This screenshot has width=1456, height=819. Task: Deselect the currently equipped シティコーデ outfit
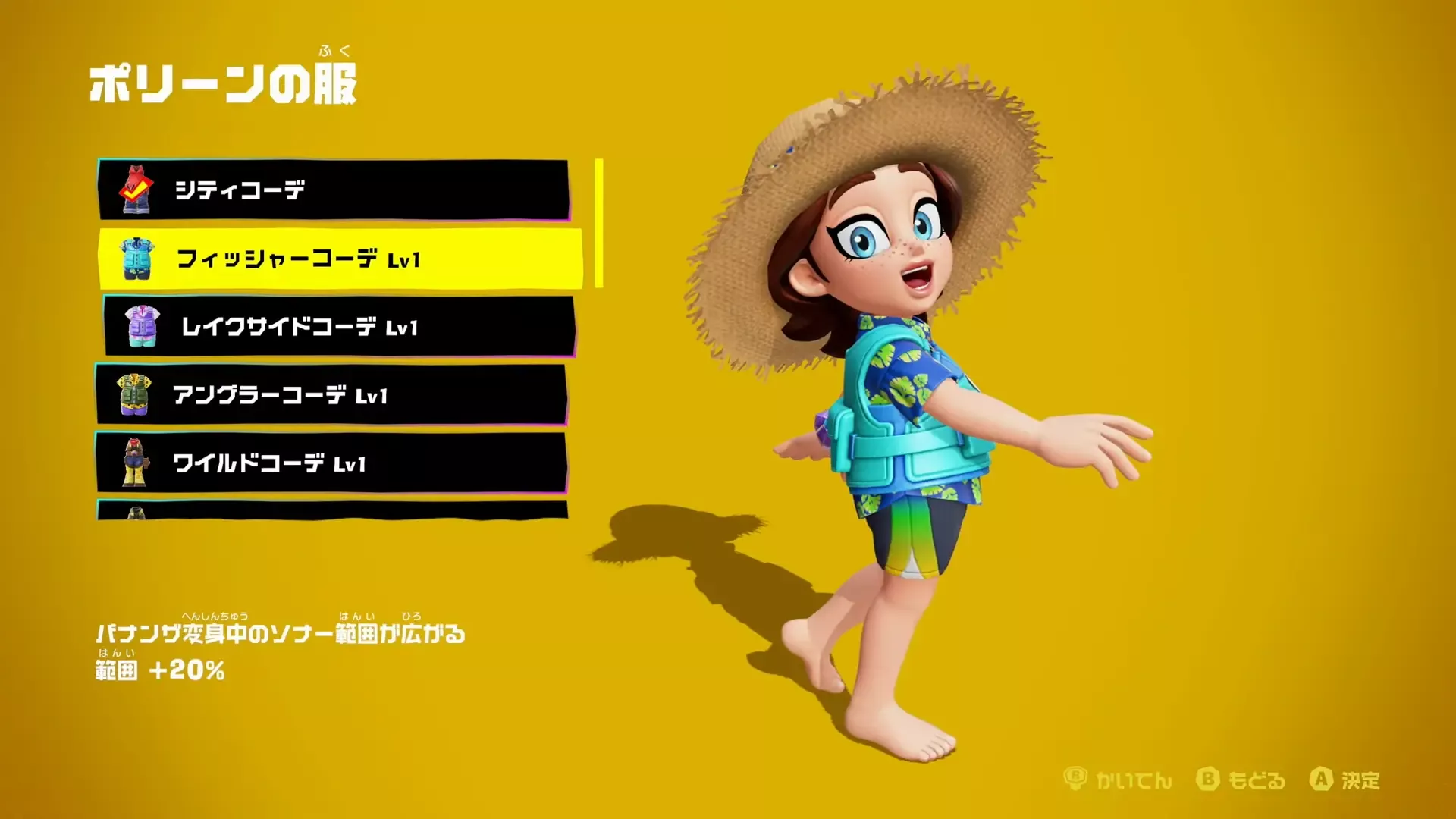tap(303, 192)
